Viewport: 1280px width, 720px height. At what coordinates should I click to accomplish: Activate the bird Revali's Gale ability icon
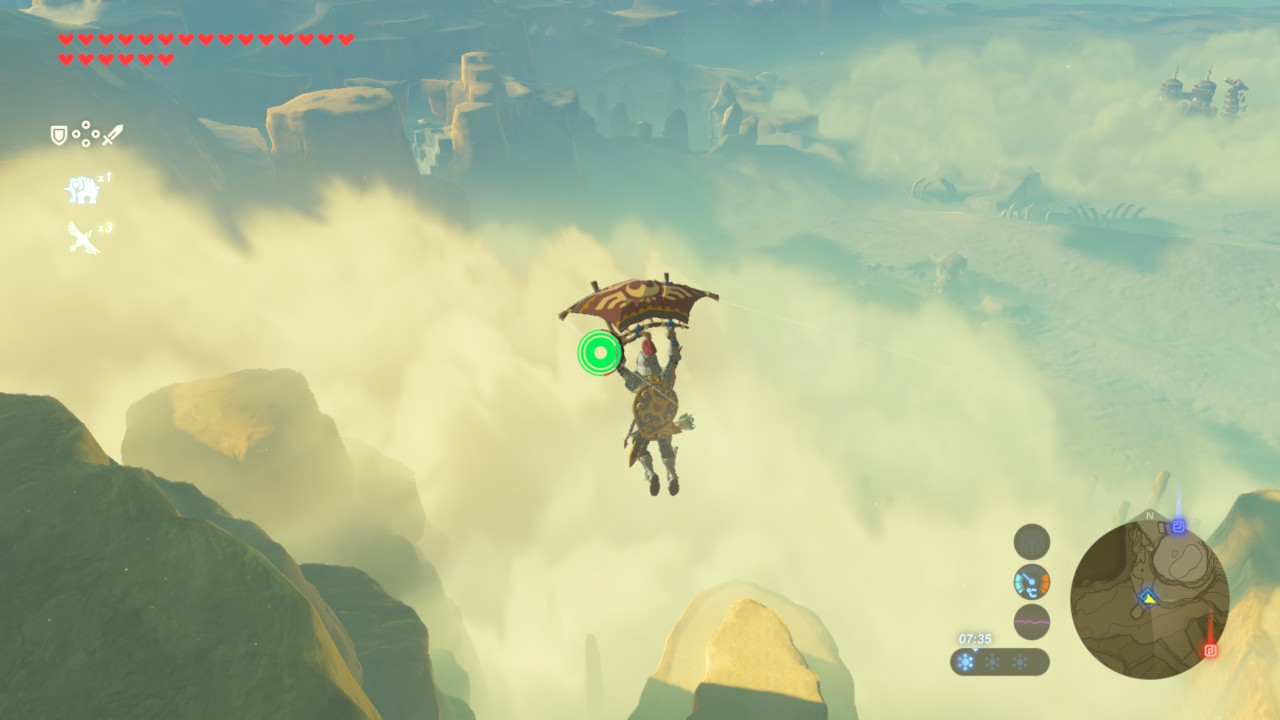click(x=83, y=237)
